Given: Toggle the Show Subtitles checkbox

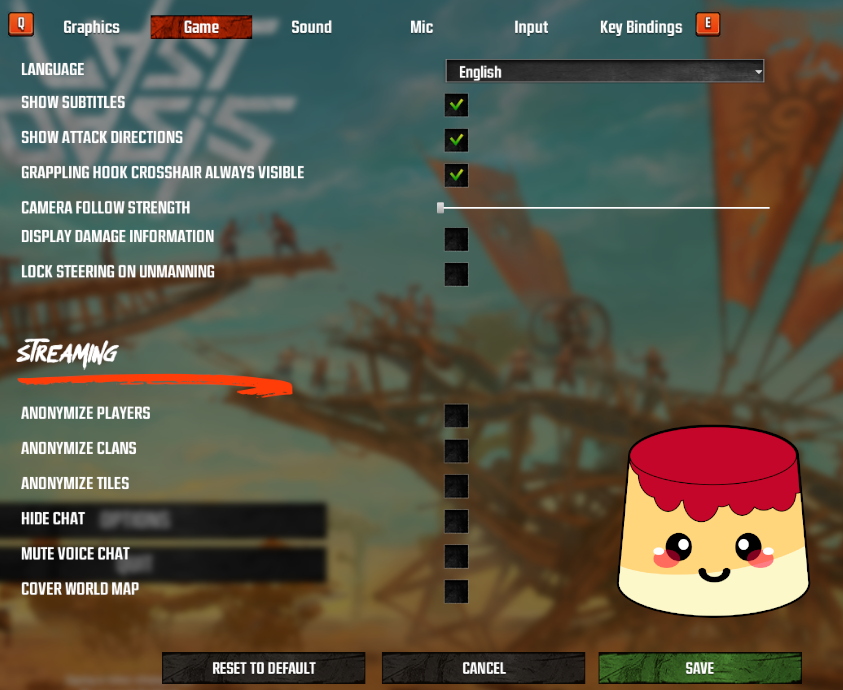Looking at the screenshot, I should tap(456, 104).
